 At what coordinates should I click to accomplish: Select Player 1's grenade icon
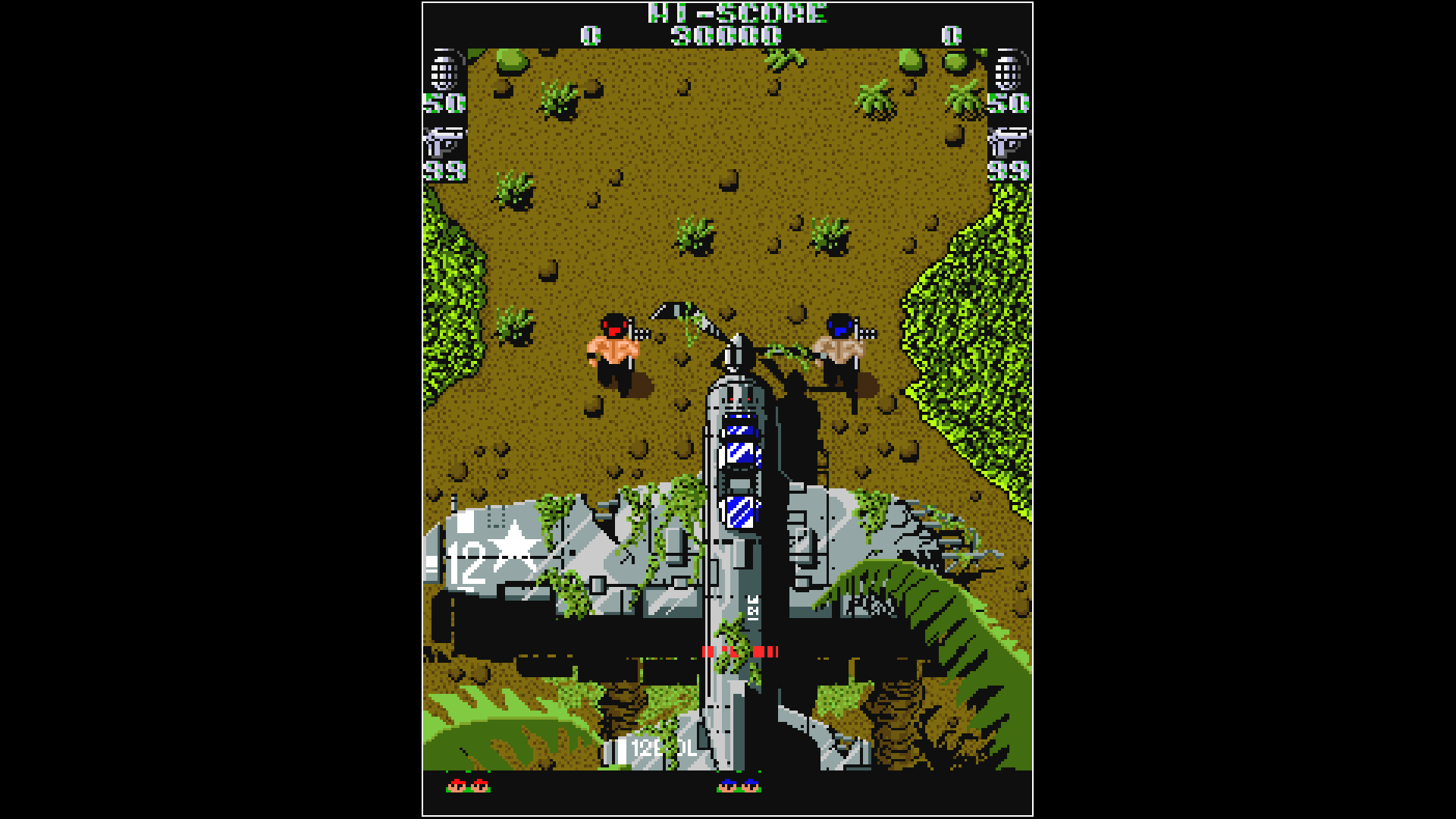point(446,72)
